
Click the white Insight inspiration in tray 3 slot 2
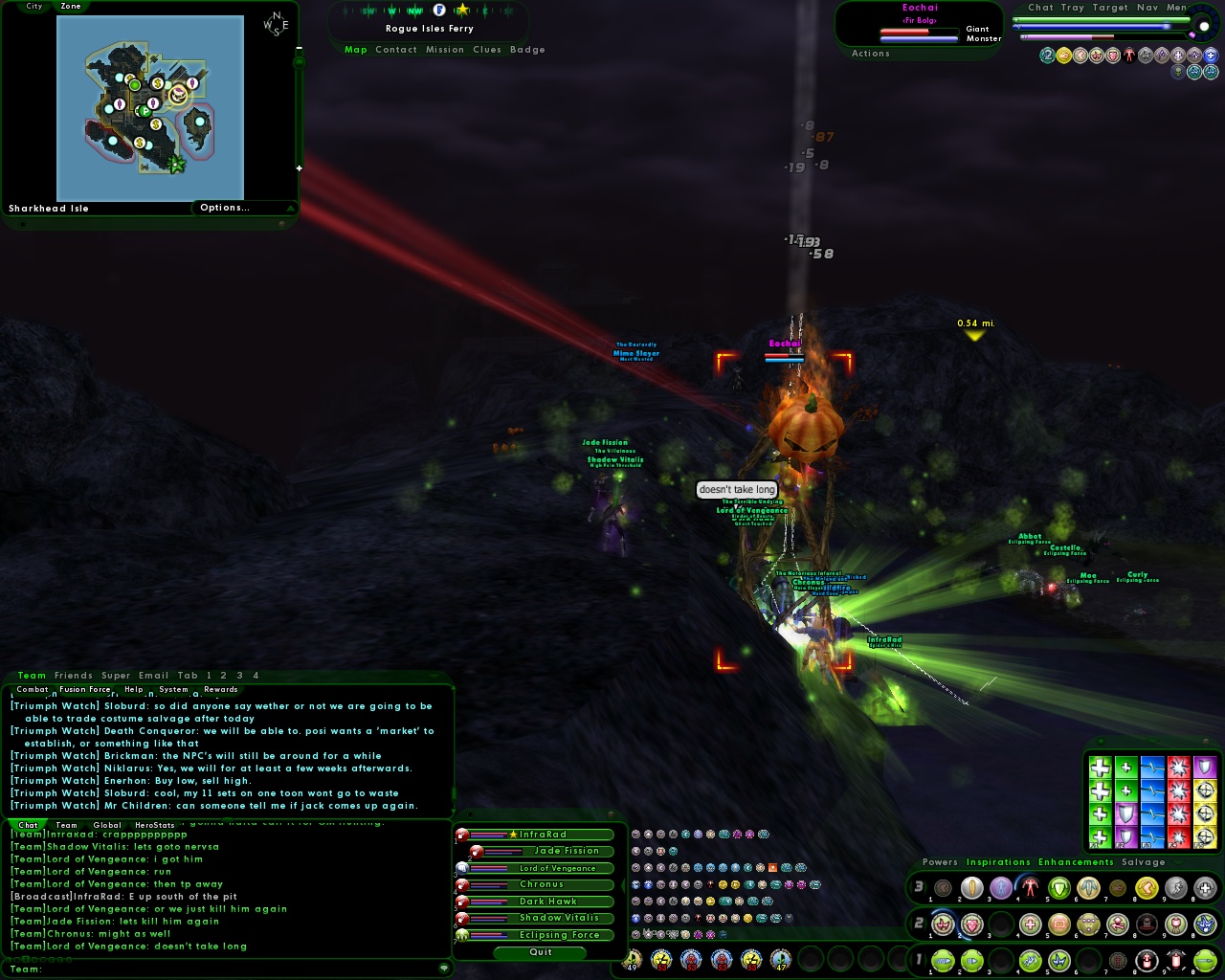tap(971, 888)
